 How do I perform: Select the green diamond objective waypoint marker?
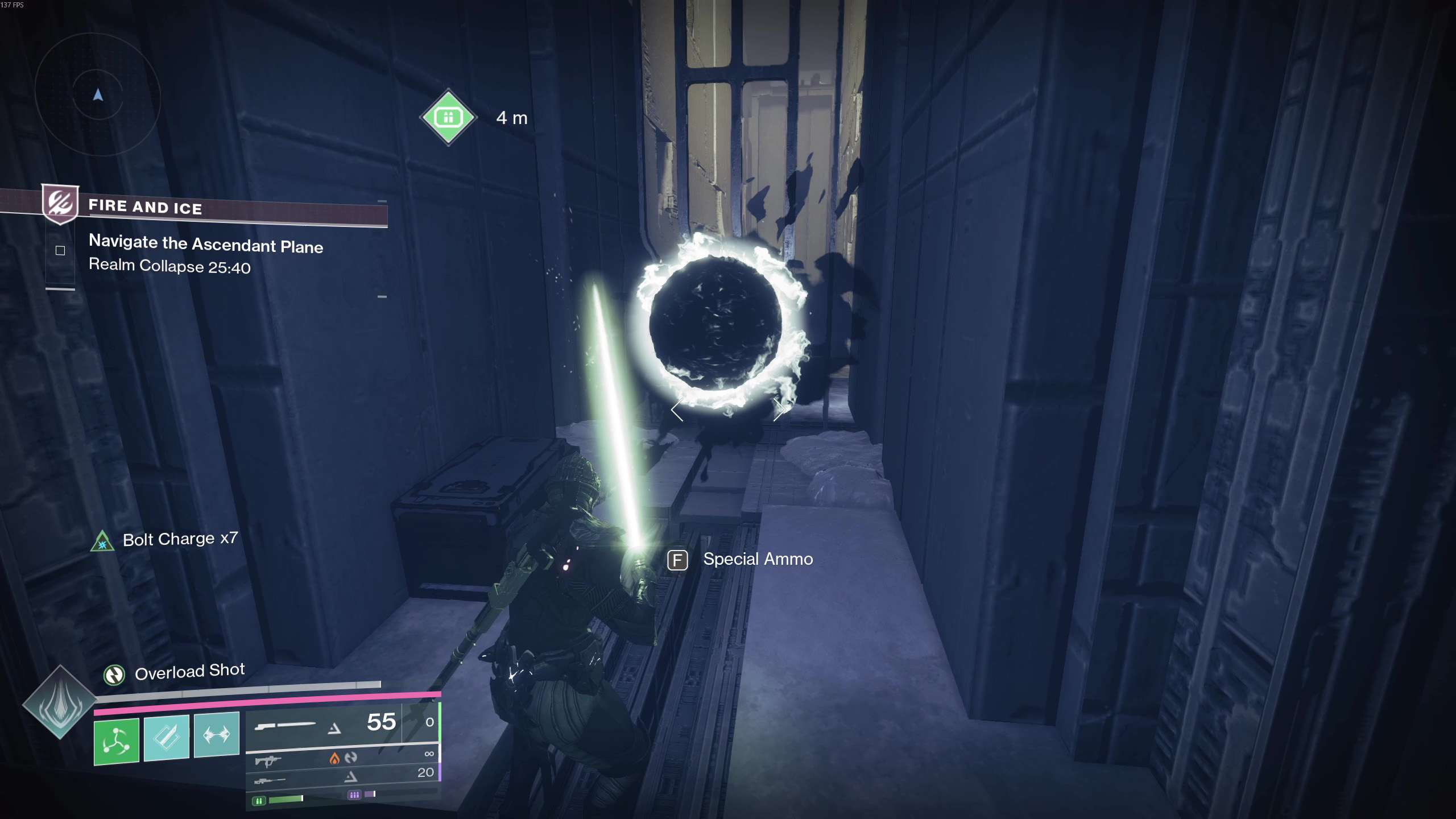[x=448, y=117]
